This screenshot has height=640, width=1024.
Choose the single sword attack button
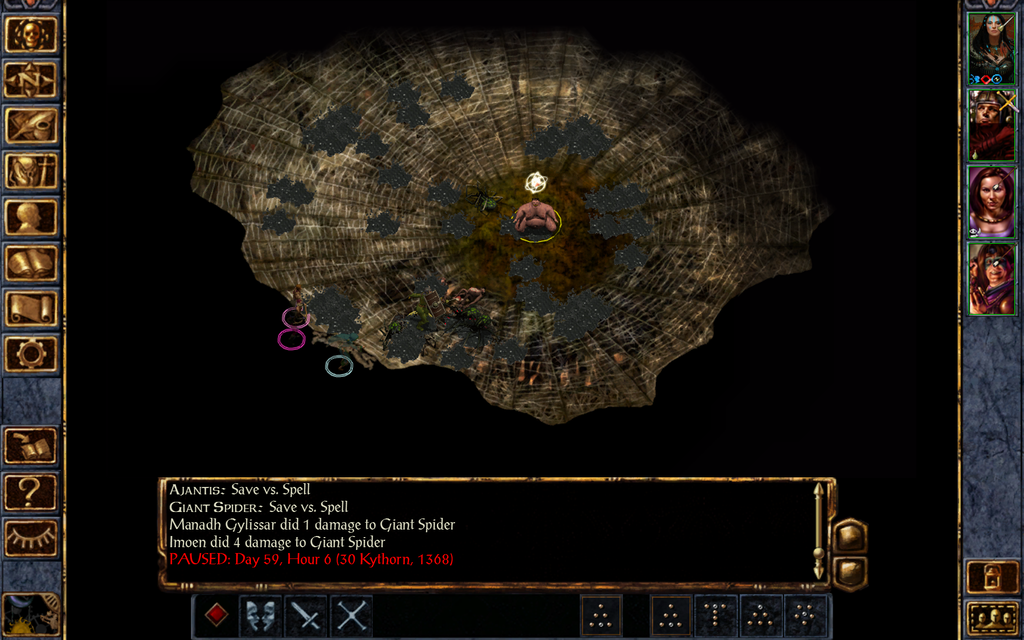coord(306,615)
